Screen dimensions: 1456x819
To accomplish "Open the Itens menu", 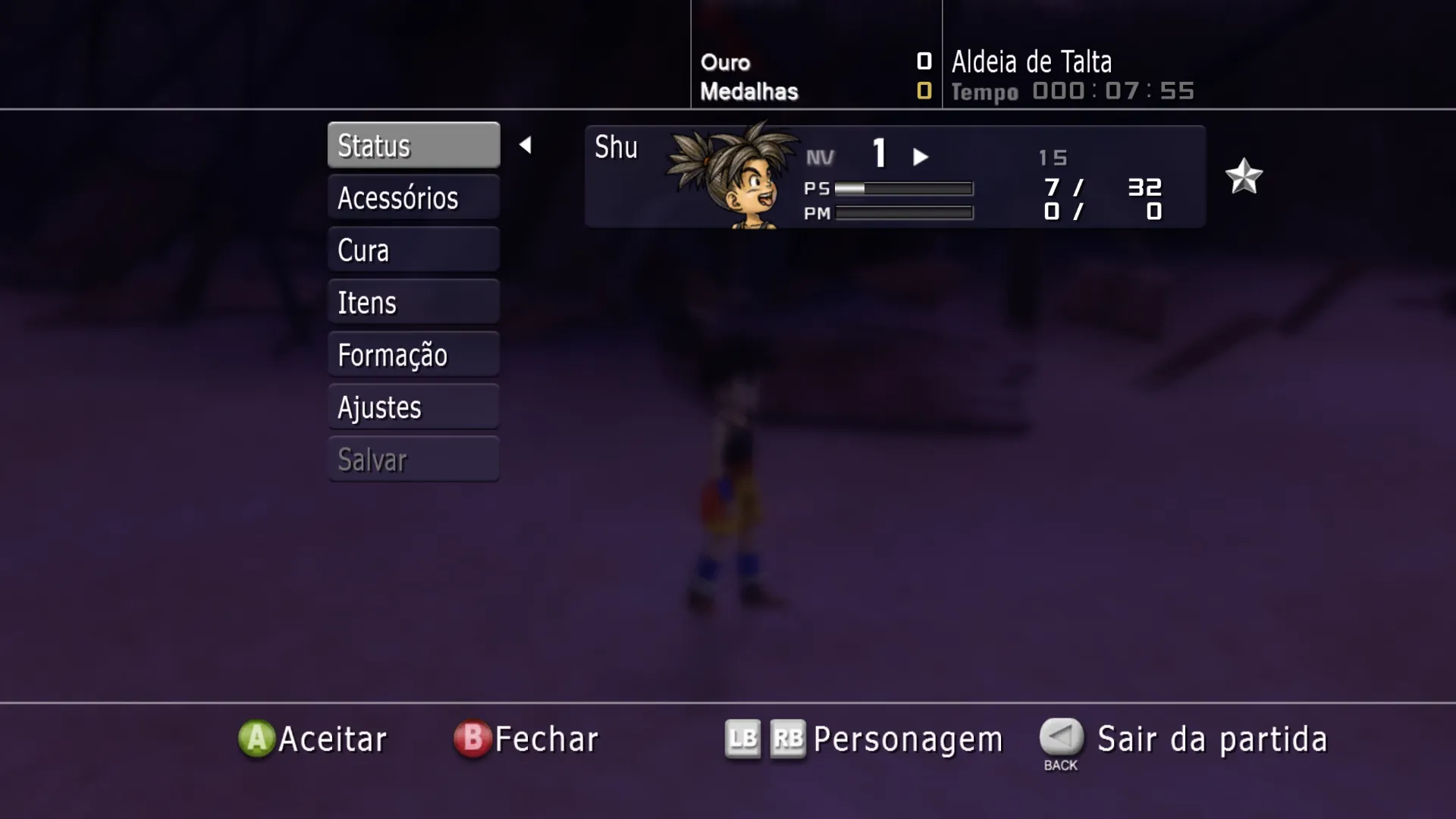I will [x=413, y=302].
